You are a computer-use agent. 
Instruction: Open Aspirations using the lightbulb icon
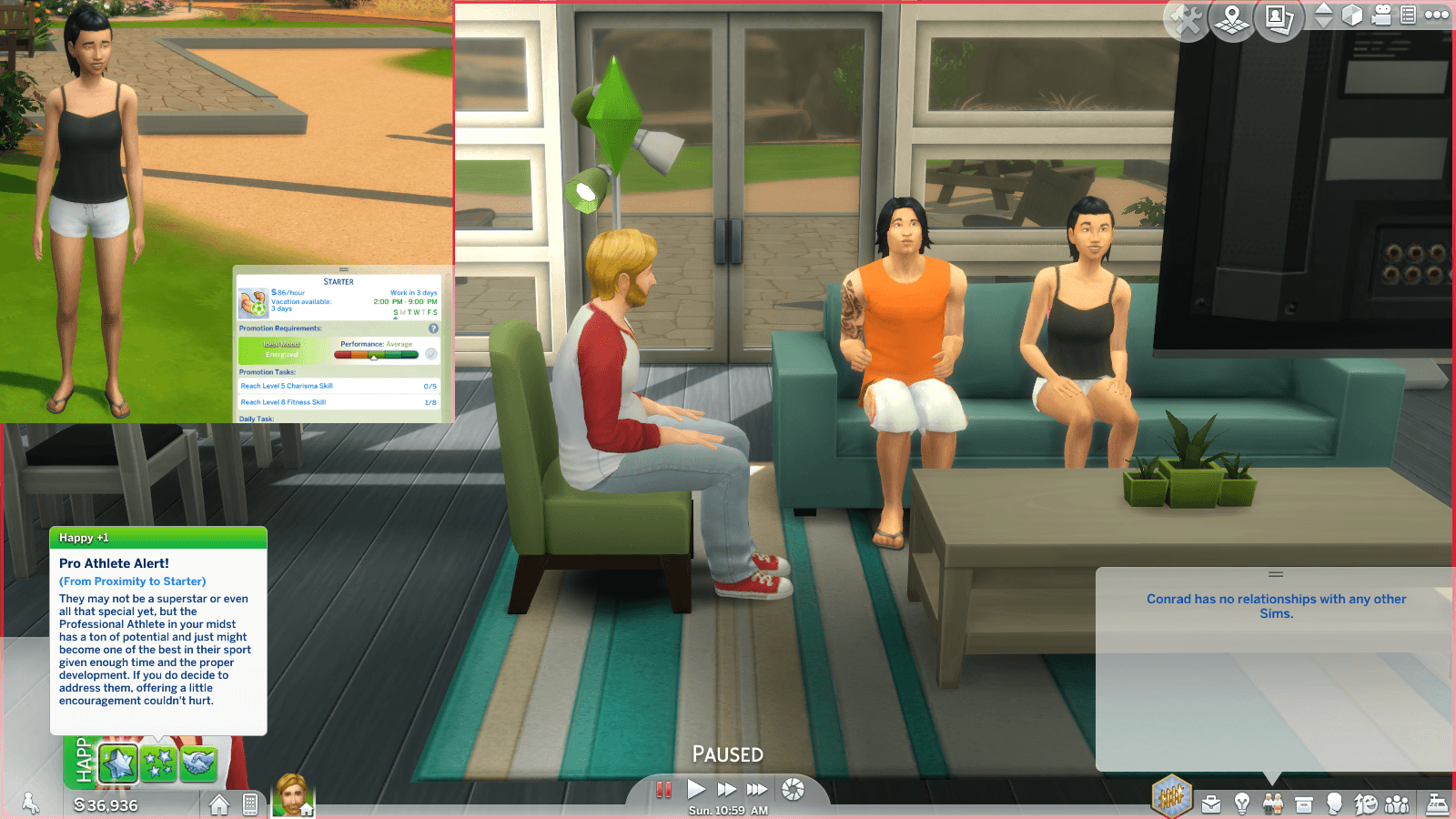click(1243, 804)
